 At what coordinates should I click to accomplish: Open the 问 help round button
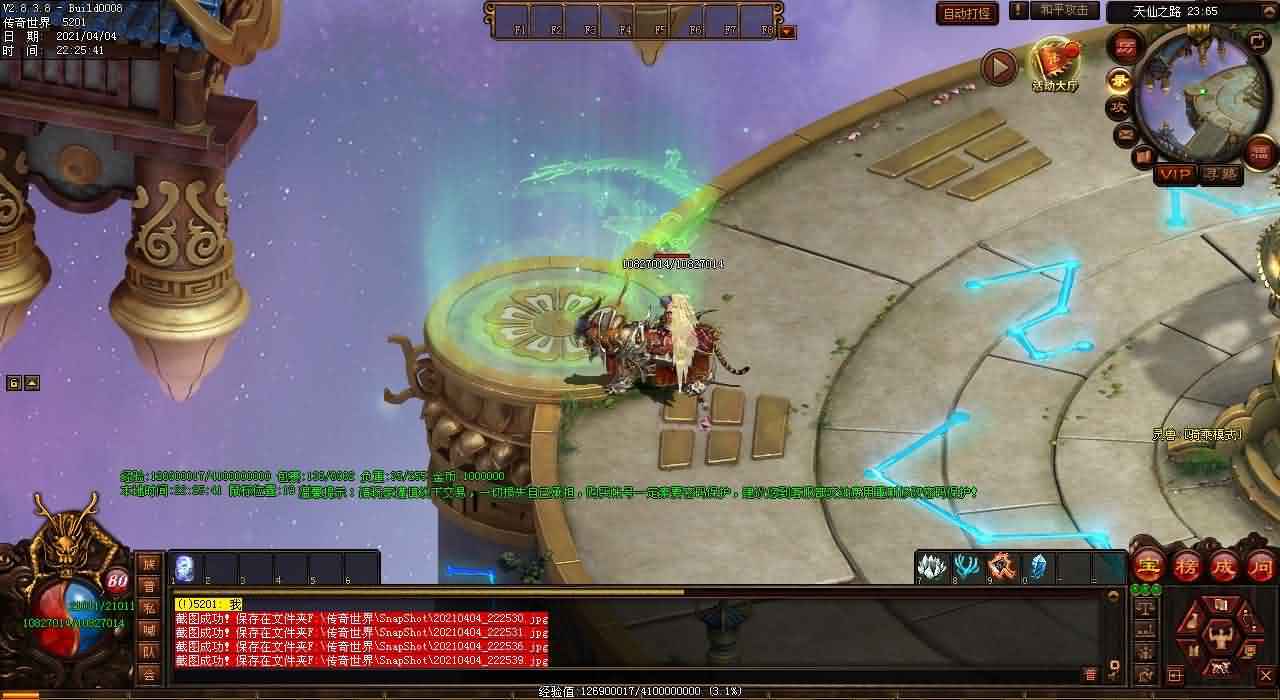click(1260, 566)
